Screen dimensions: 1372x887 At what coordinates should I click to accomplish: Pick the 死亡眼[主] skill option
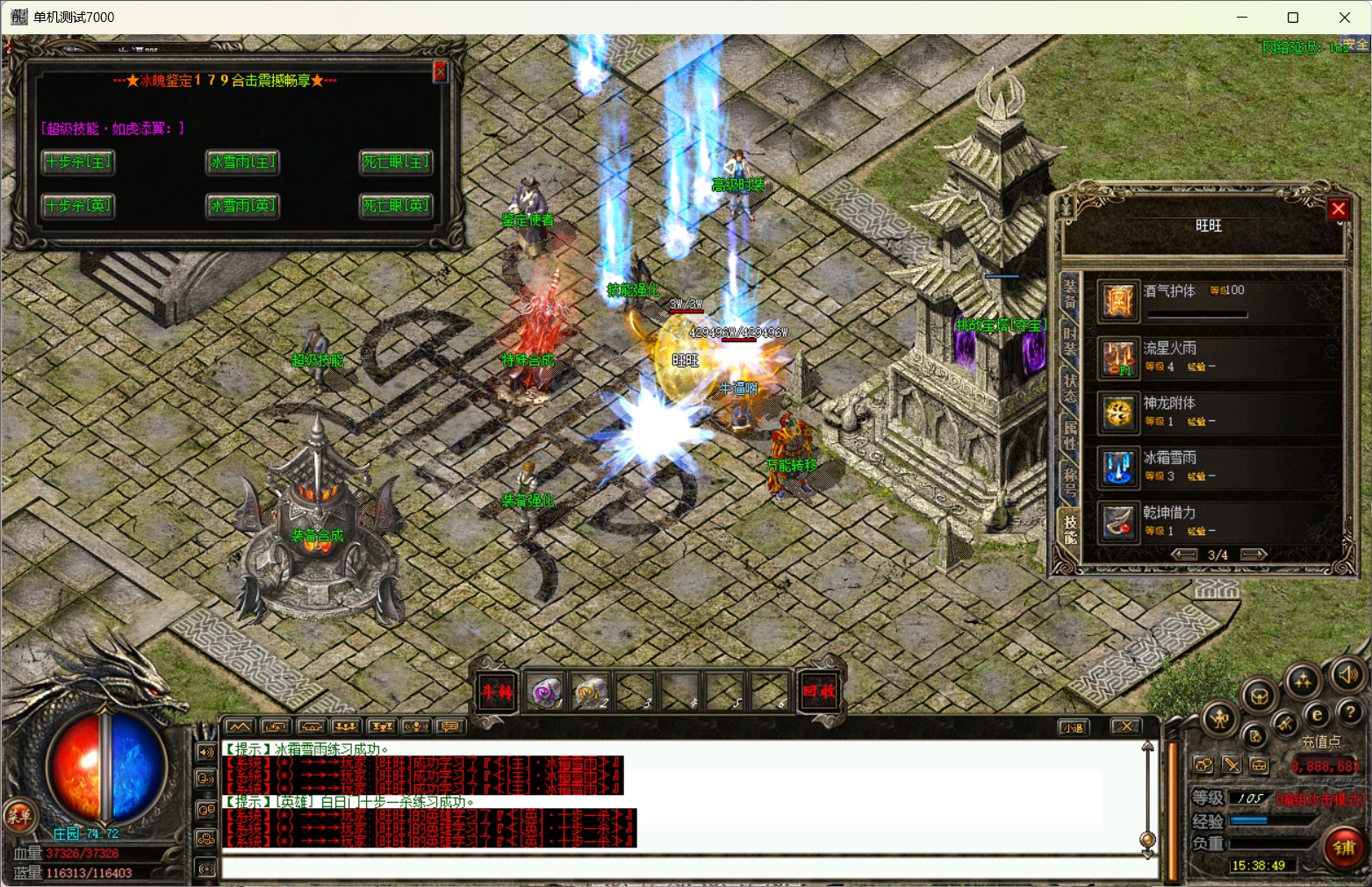point(396,162)
